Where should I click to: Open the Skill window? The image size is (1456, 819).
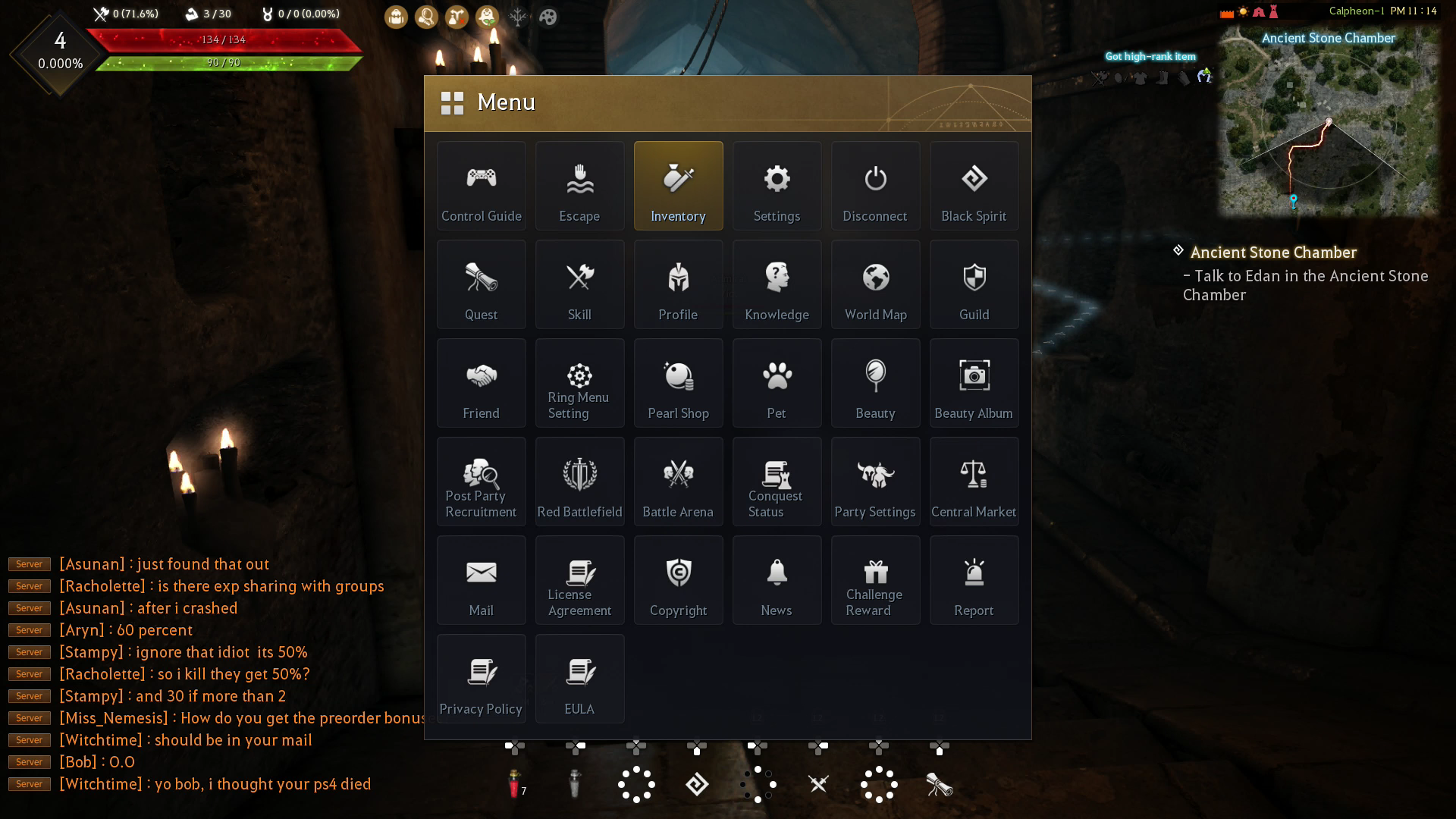pyautogui.click(x=579, y=284)
